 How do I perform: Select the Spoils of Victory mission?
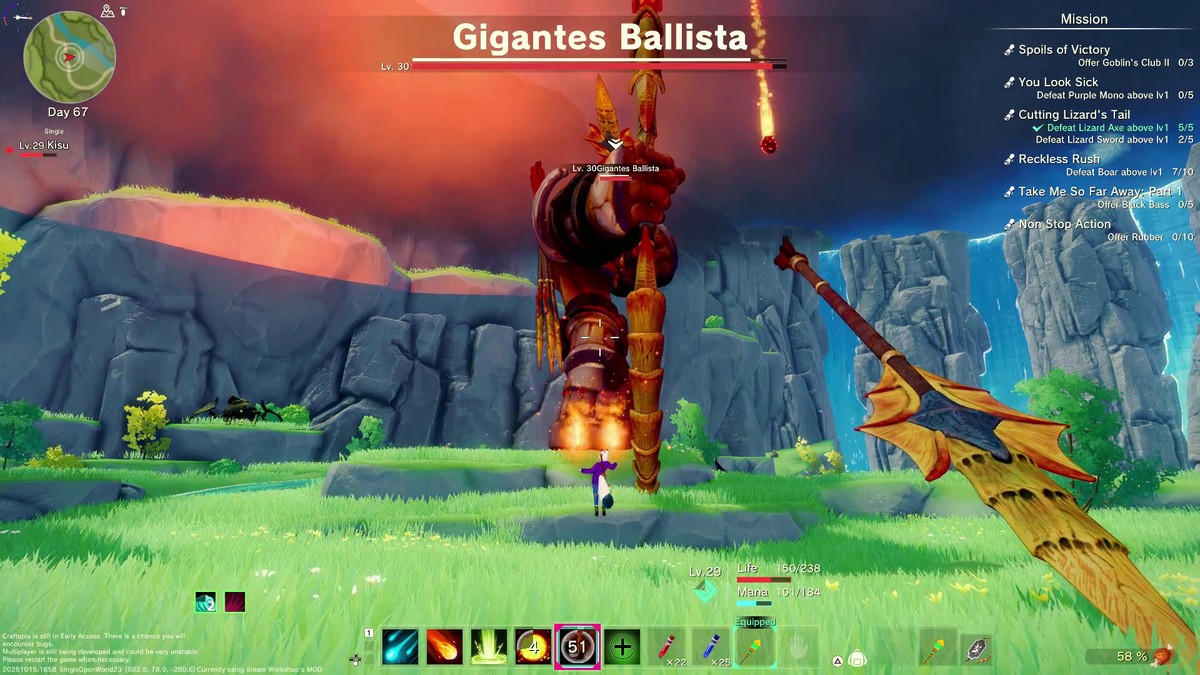(1063, 50)
